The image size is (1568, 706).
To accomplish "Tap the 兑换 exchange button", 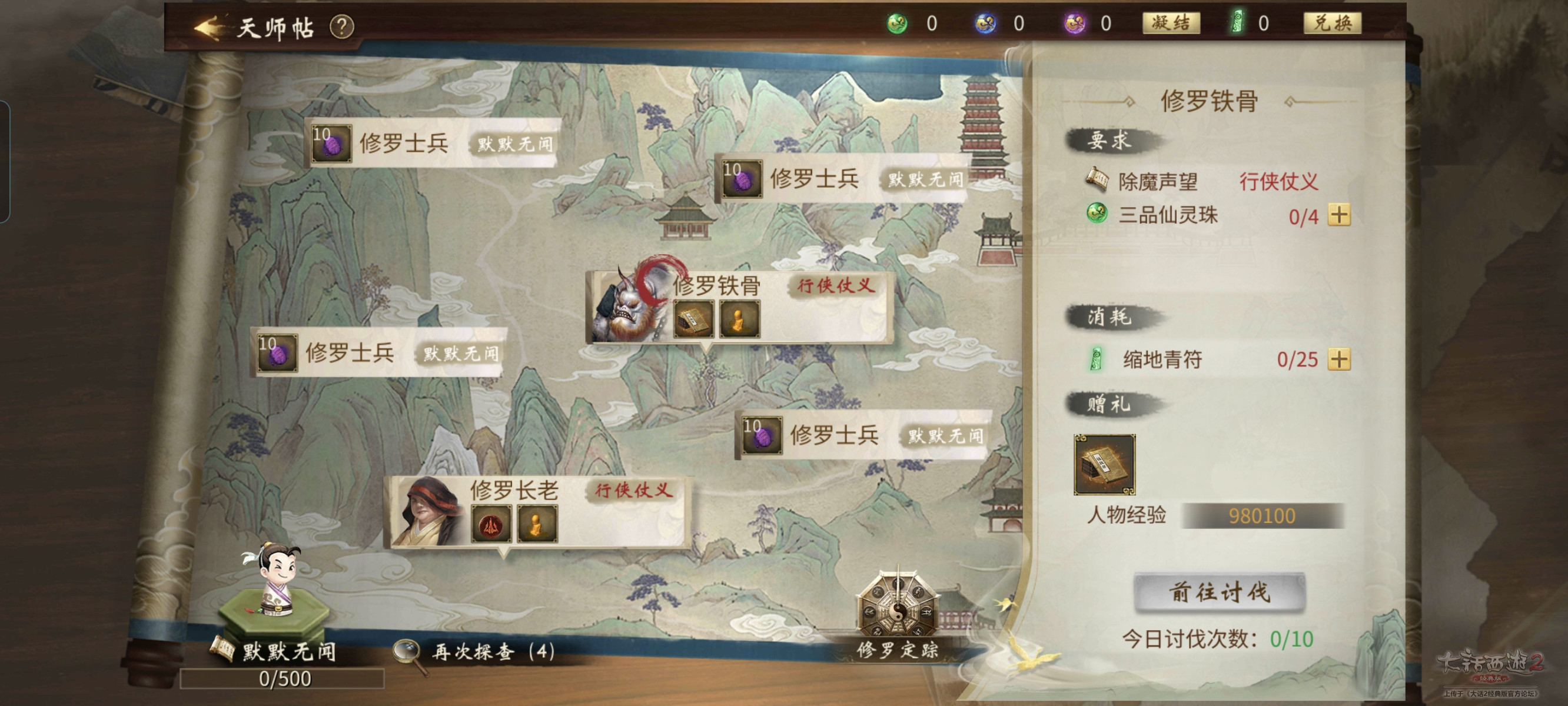I will pos(1331,23).
